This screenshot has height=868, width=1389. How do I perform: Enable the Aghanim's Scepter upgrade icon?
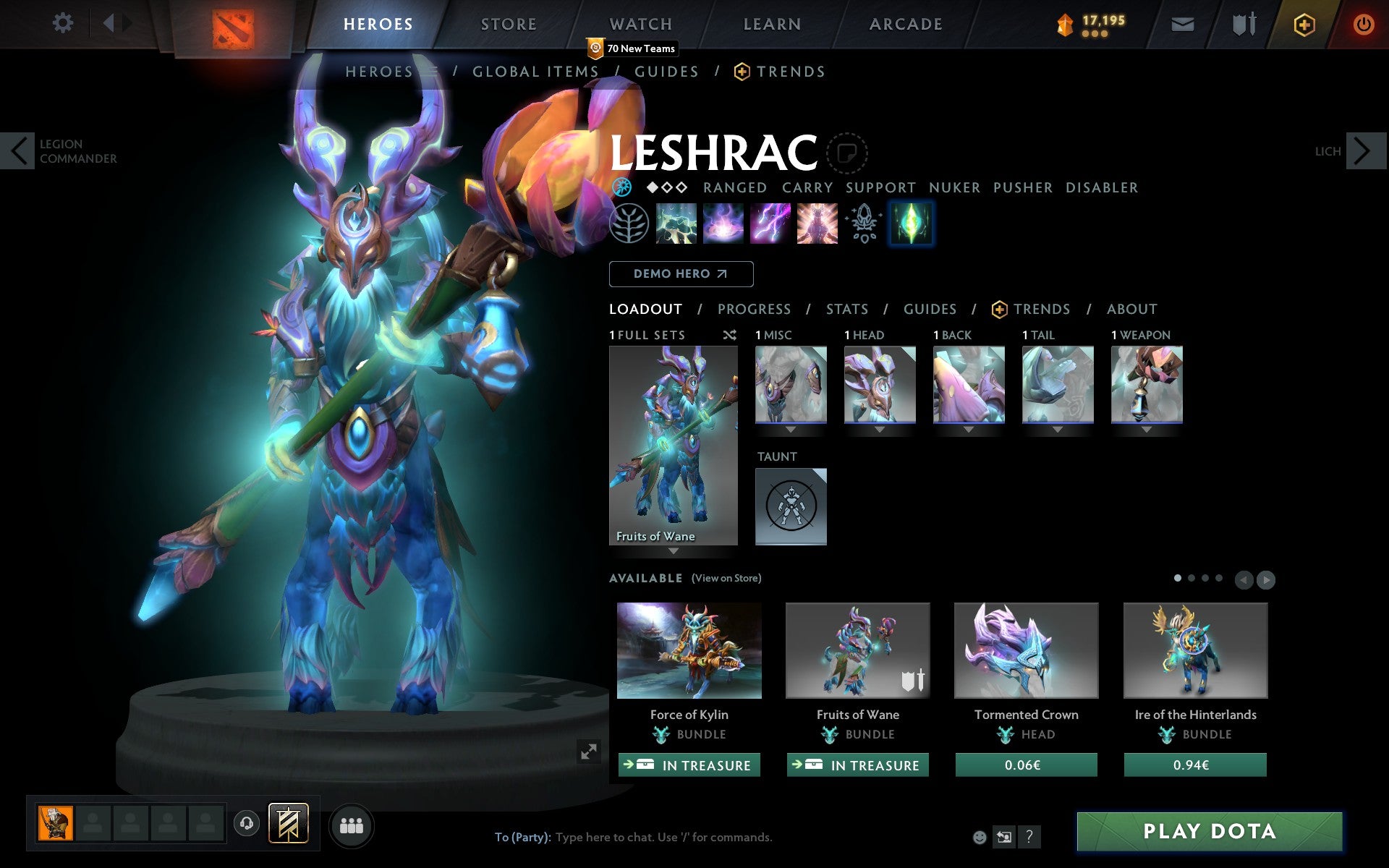click(x=863, y=224)
